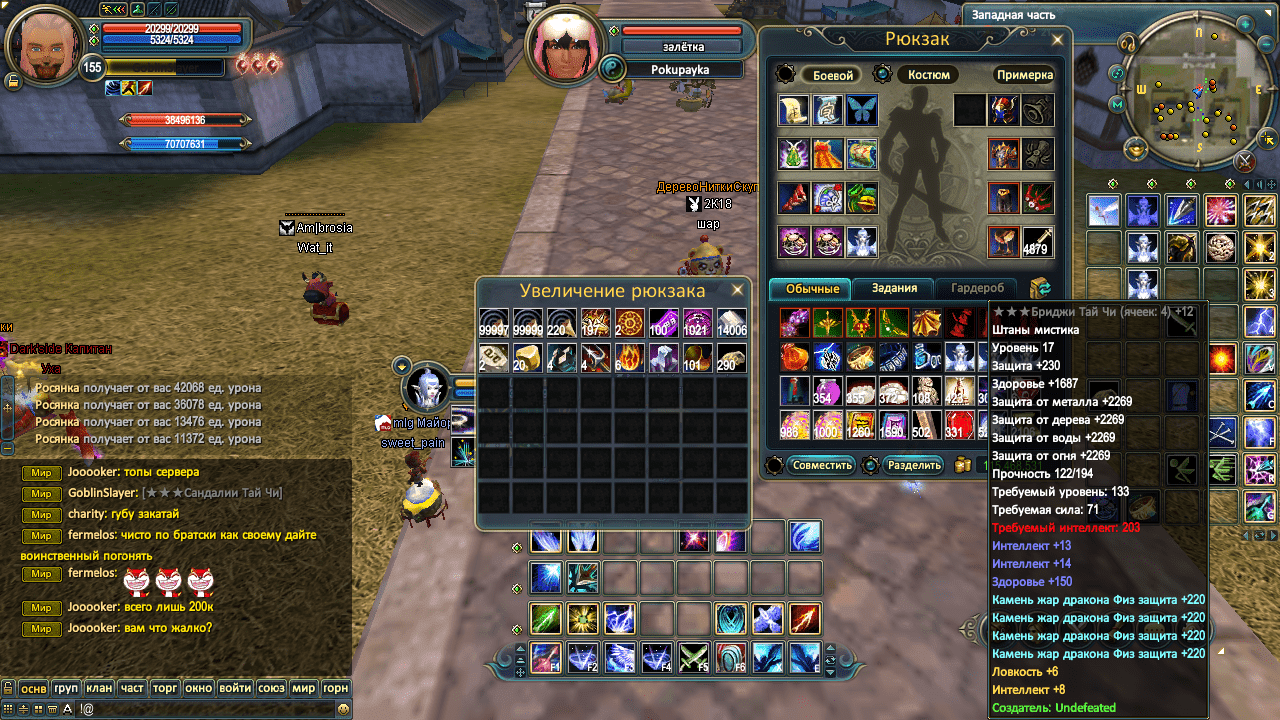
Task: Close the Рюкзак backpack window
Action: point(1059,38)
